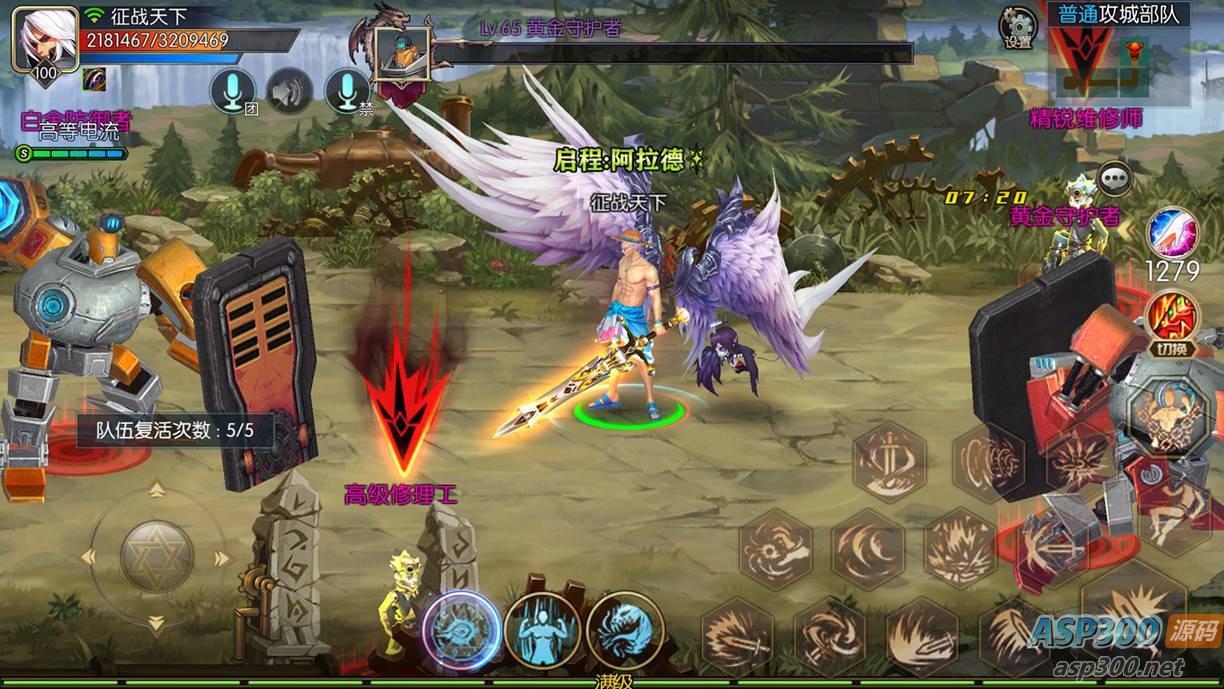Use the consumable item showing 1279
1224x689 pixels.
[x=1172, y=233]
